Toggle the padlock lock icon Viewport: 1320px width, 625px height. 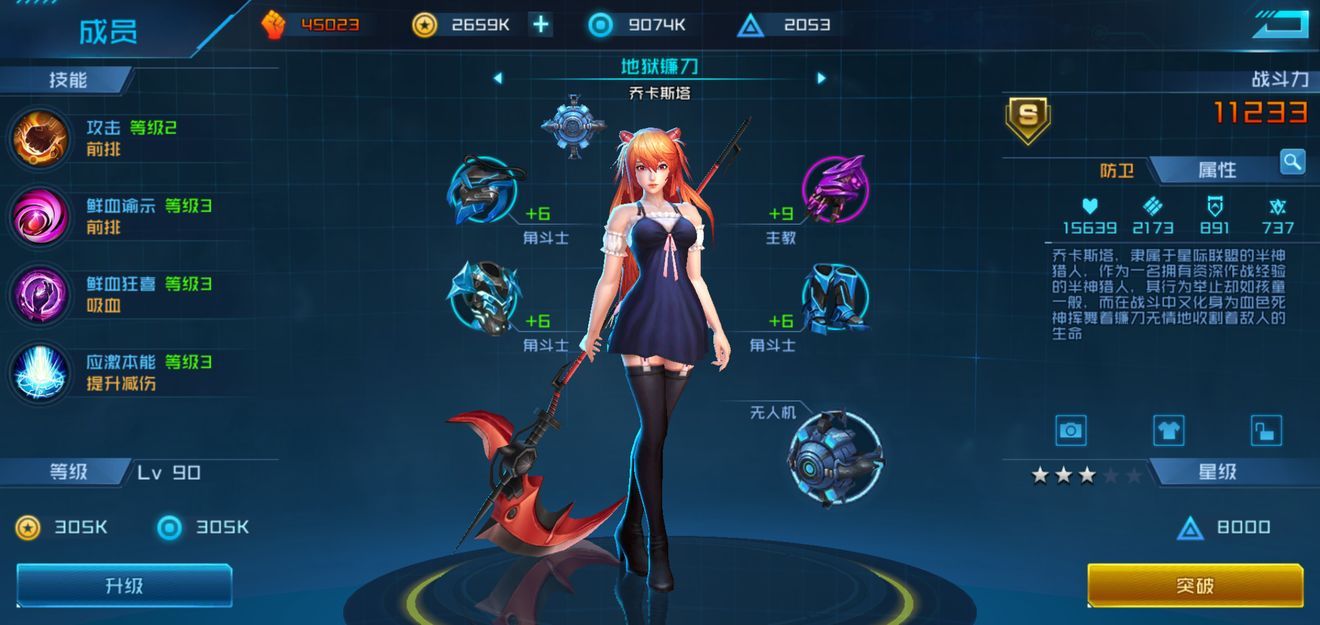[x=1266, y=431]
